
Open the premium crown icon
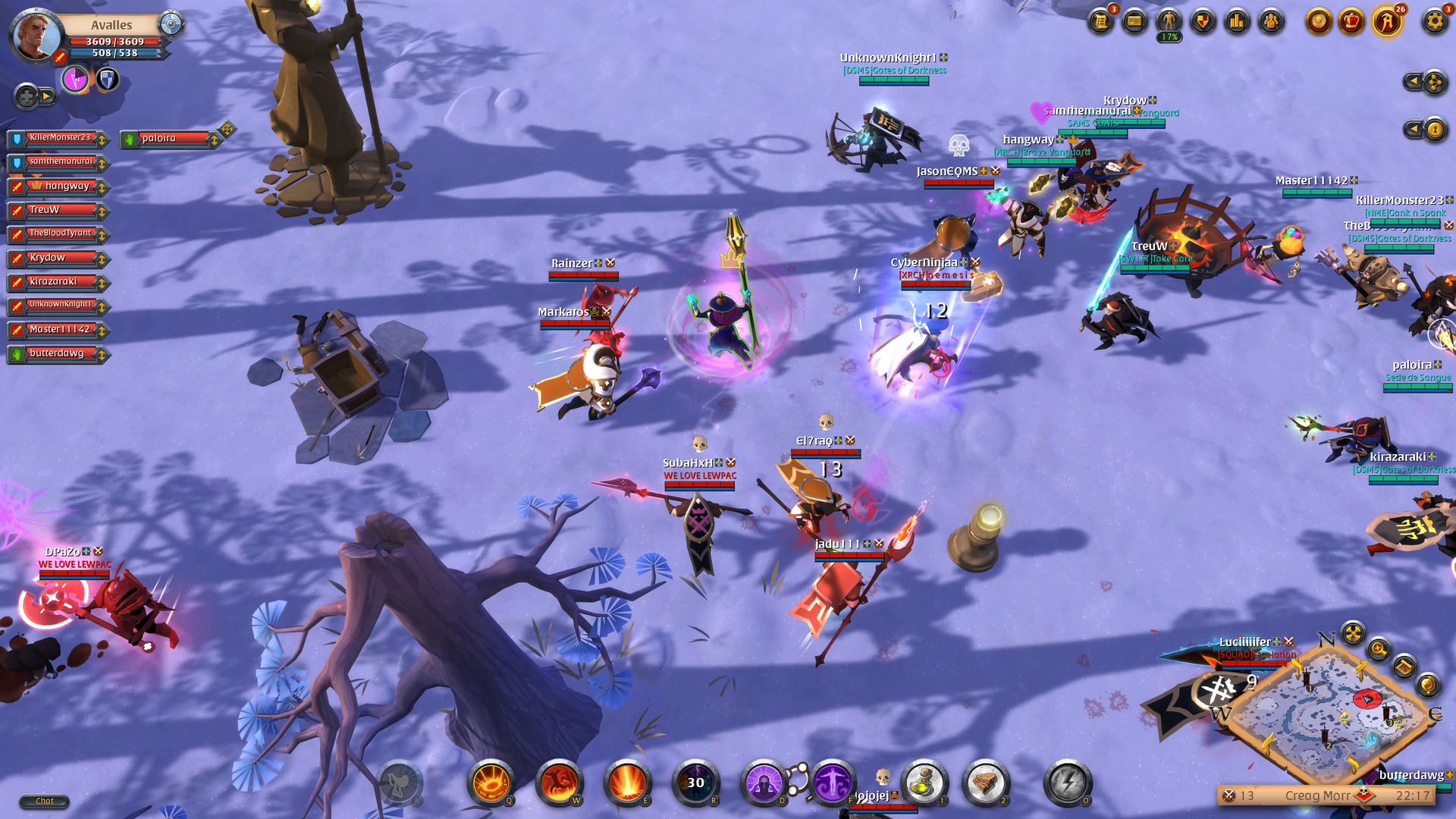[1351, 21]
